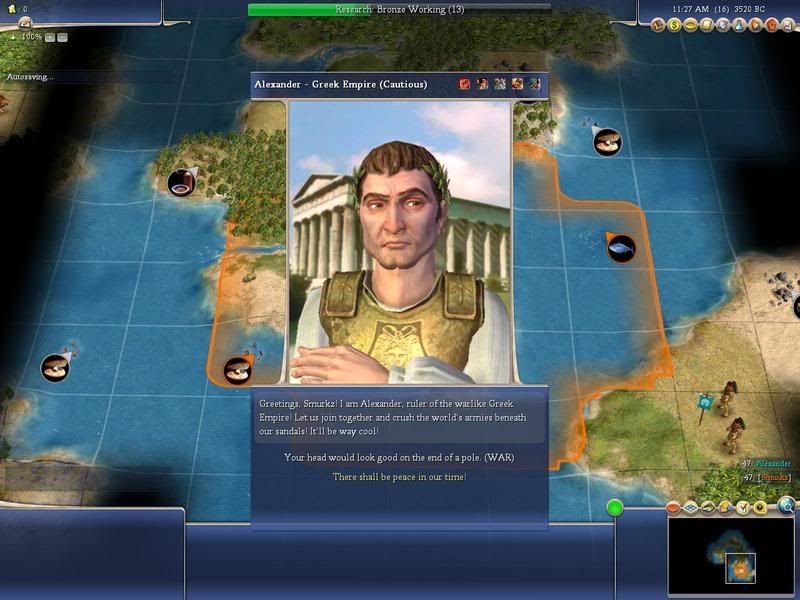Viewport: 800px width, 600px height.
Task: Open the financial advisor dollar icon
Action: [x=675, y=24]
